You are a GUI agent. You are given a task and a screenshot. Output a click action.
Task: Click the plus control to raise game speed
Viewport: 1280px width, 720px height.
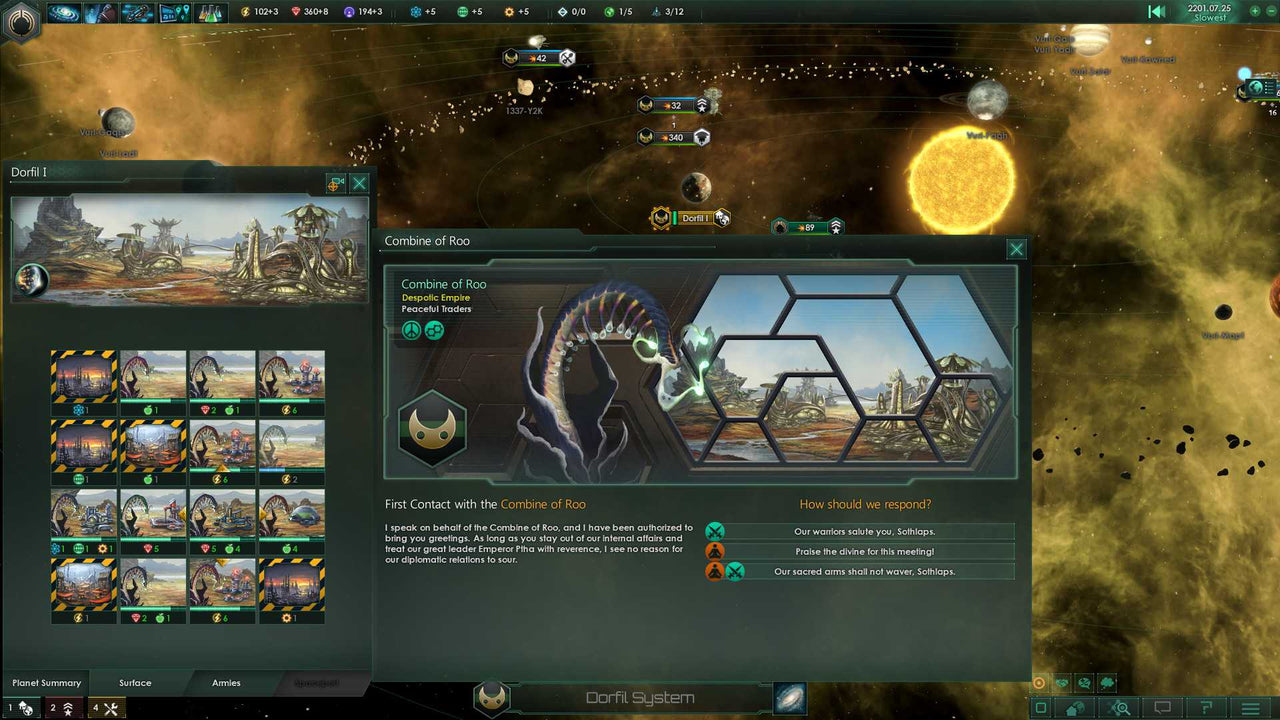pos(1255,11)
